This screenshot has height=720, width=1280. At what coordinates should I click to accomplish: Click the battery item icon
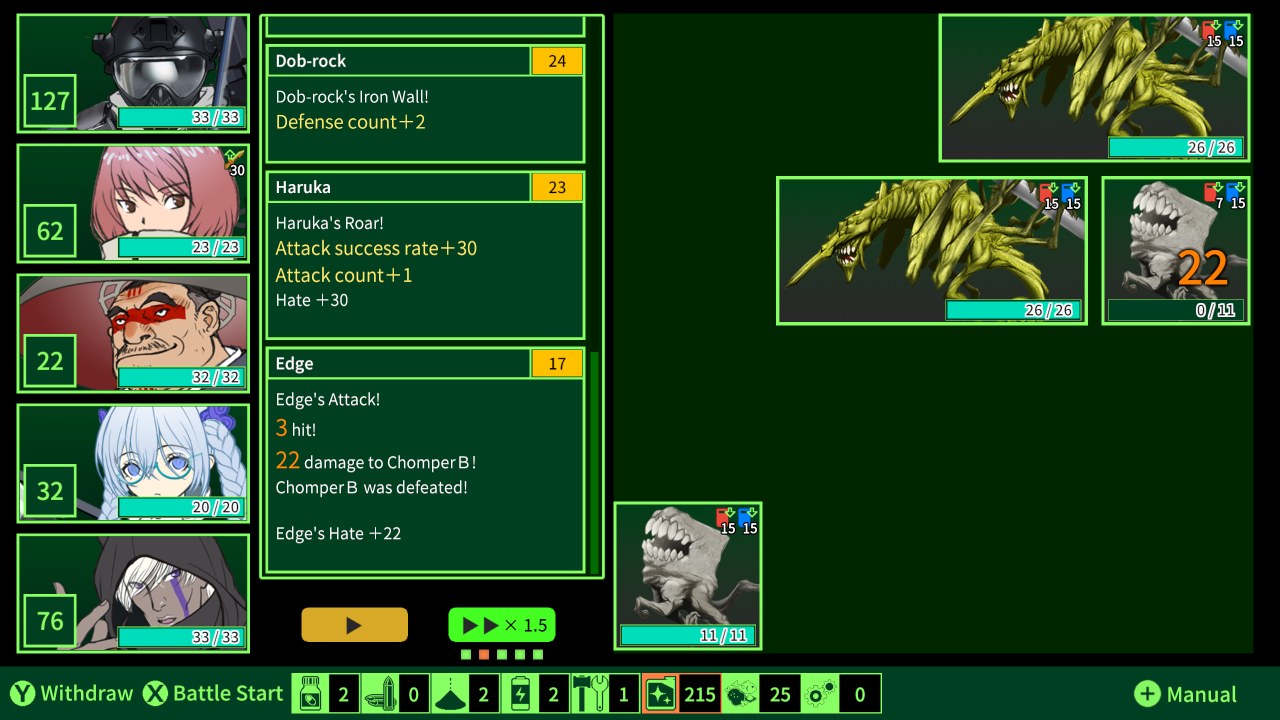(520, 693)
